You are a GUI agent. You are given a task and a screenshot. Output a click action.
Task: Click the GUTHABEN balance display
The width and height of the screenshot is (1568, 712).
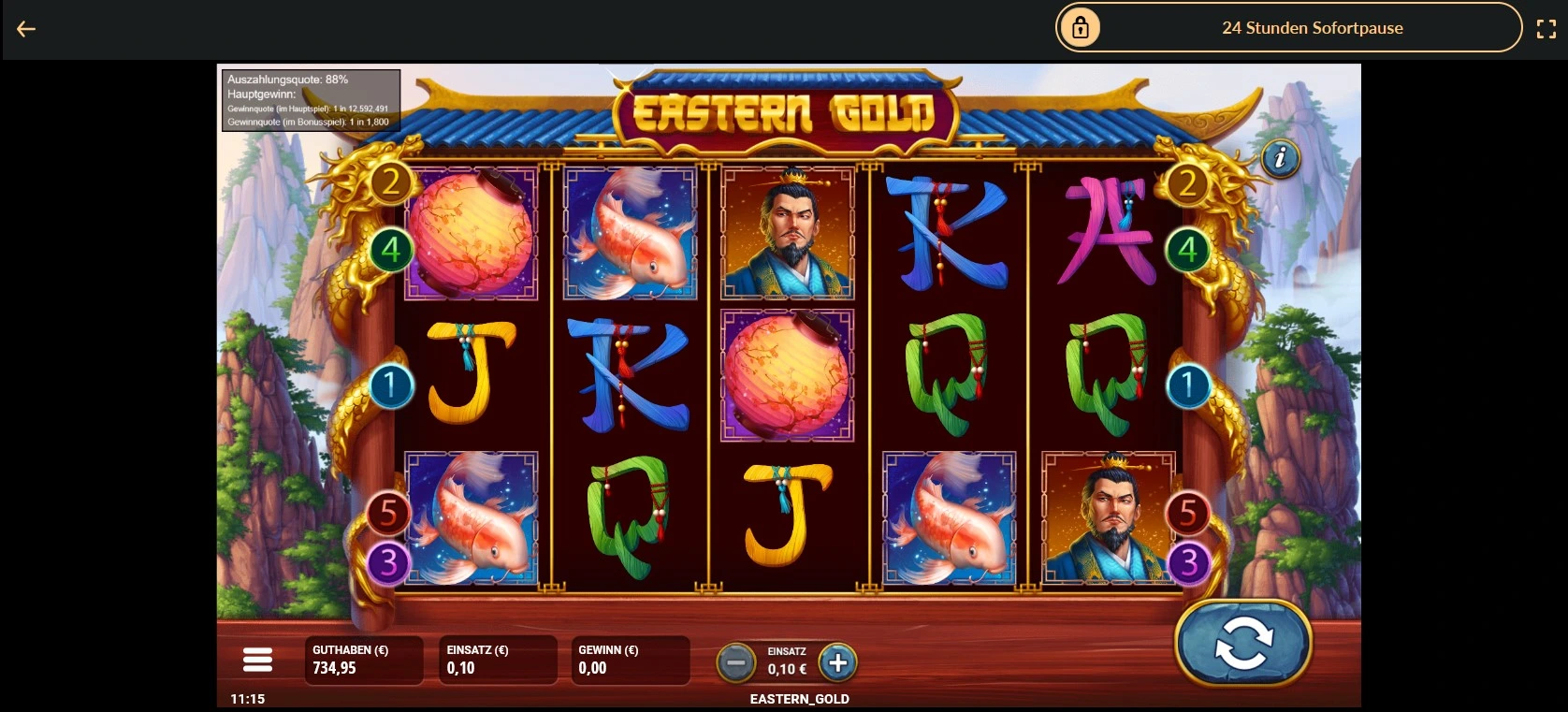pos(363,660)
